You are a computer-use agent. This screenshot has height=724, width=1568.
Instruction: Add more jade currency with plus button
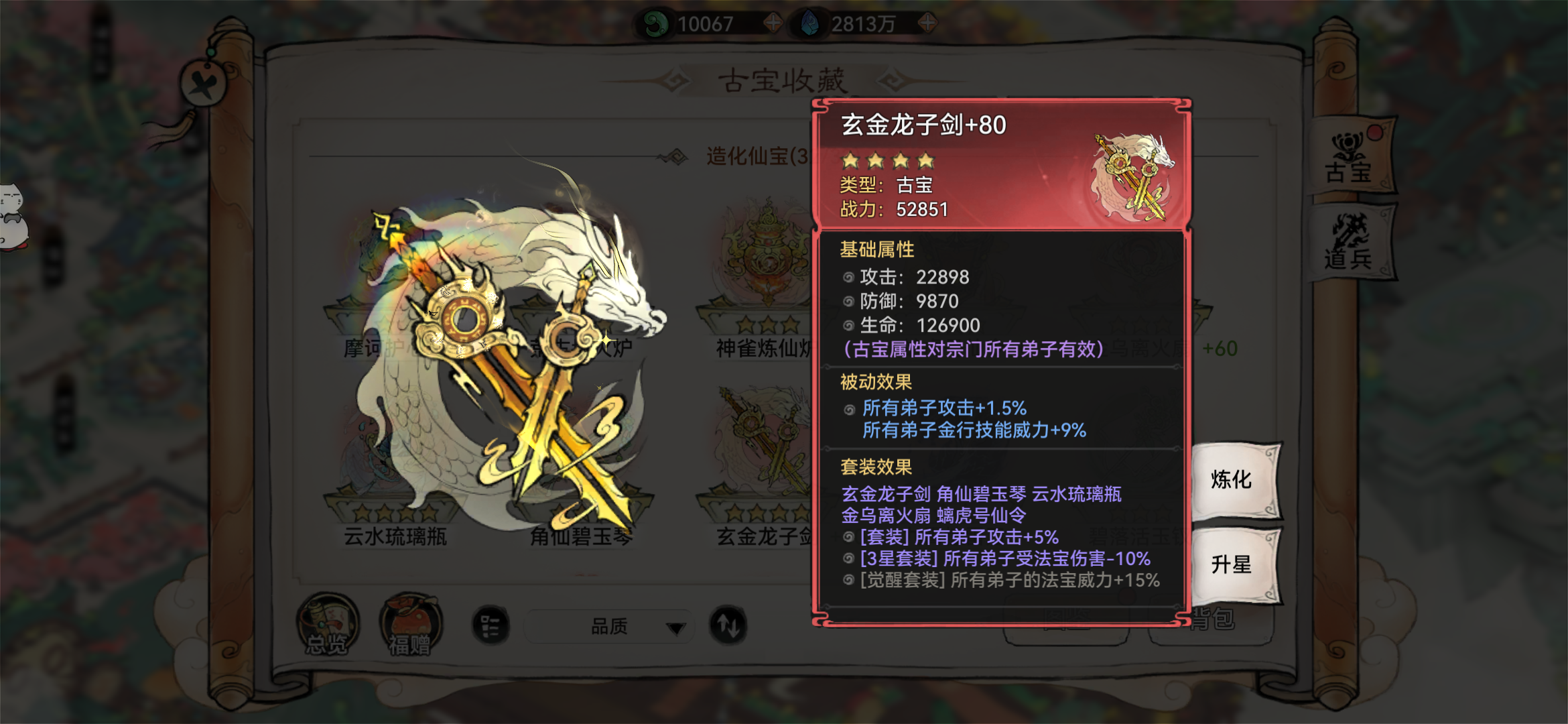(x=773, y=23)
